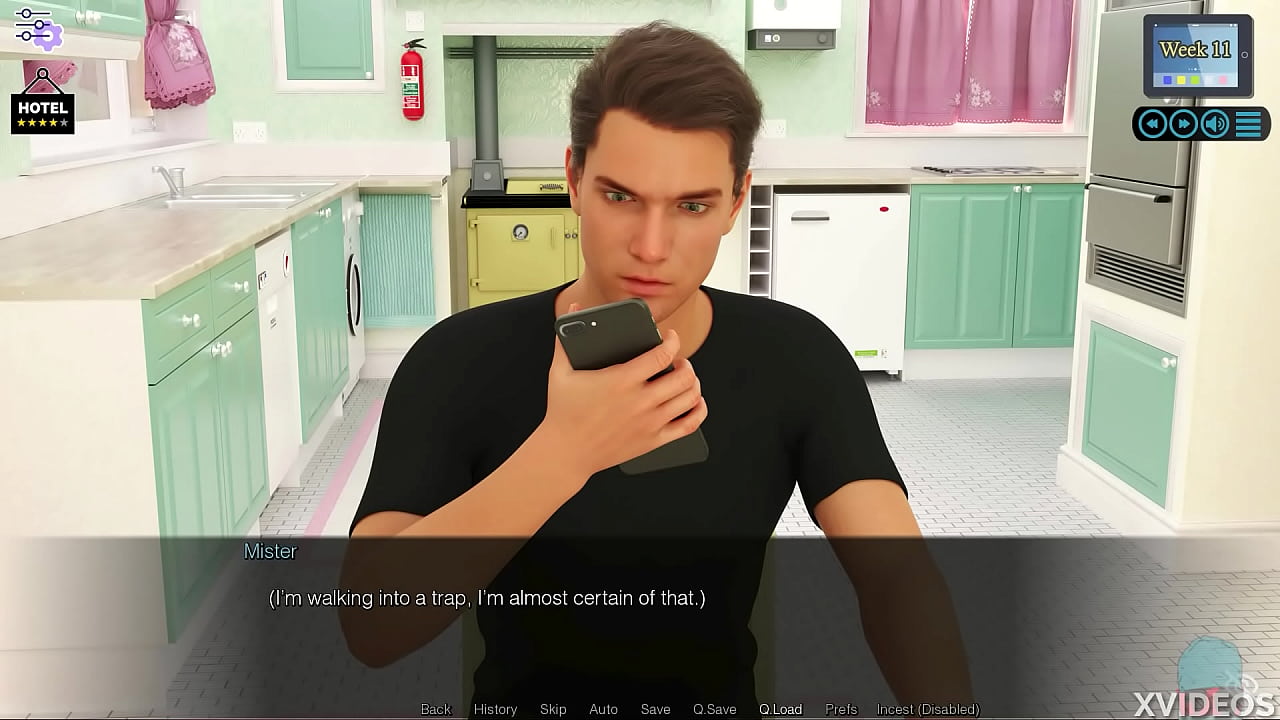Select the blue color square on the tablet
The height and width of the screenshot is (720, 1280).
pos(1167,79)
